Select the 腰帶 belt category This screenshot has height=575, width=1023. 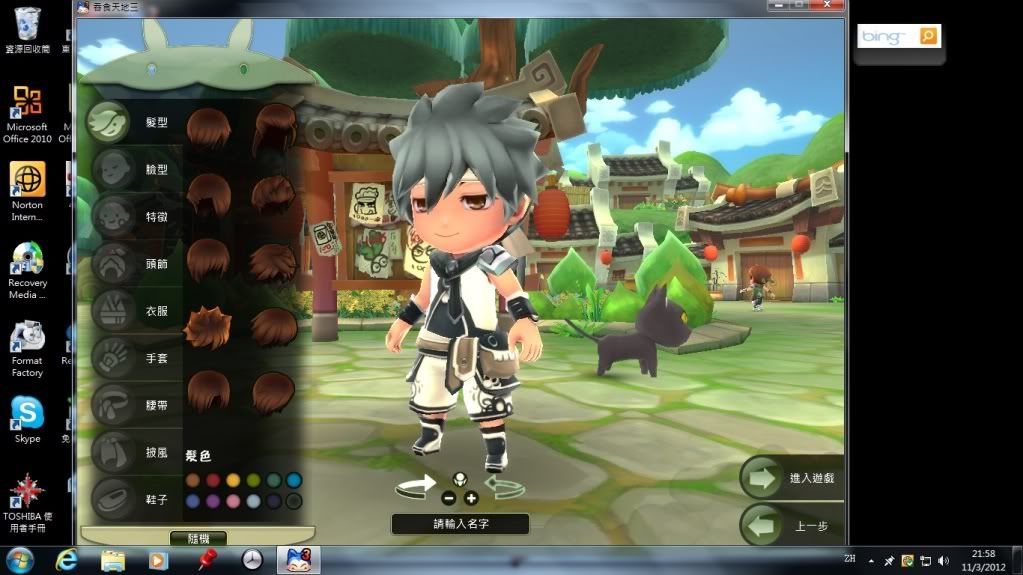(110, 405)
